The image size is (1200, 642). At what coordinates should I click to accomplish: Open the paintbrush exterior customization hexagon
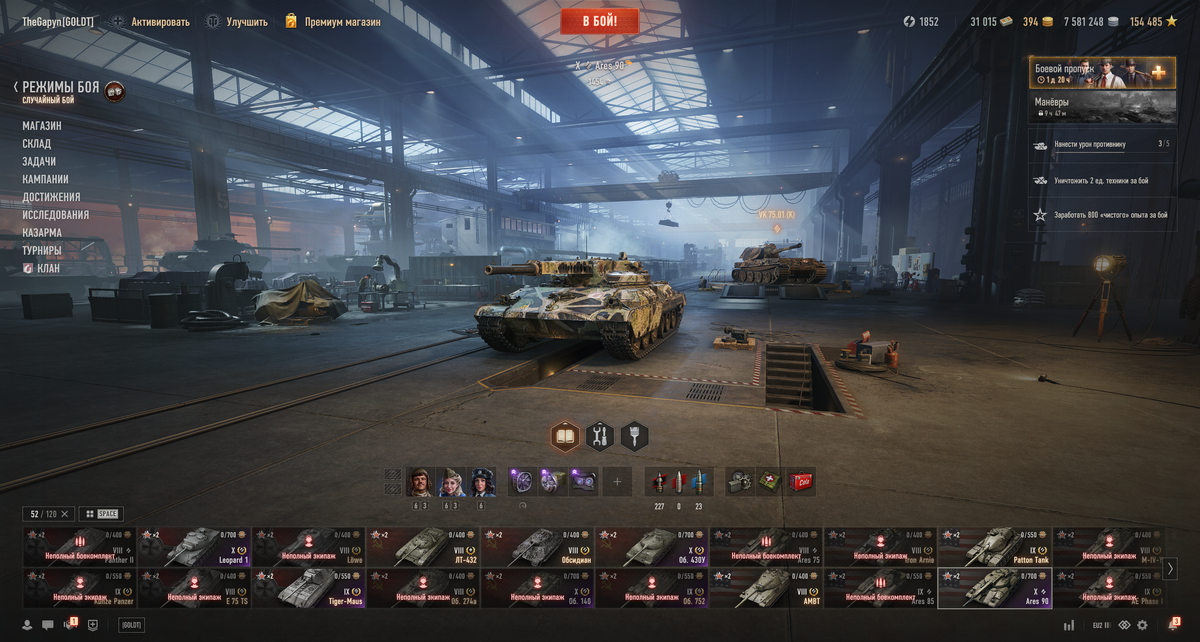tap(634, 436)
